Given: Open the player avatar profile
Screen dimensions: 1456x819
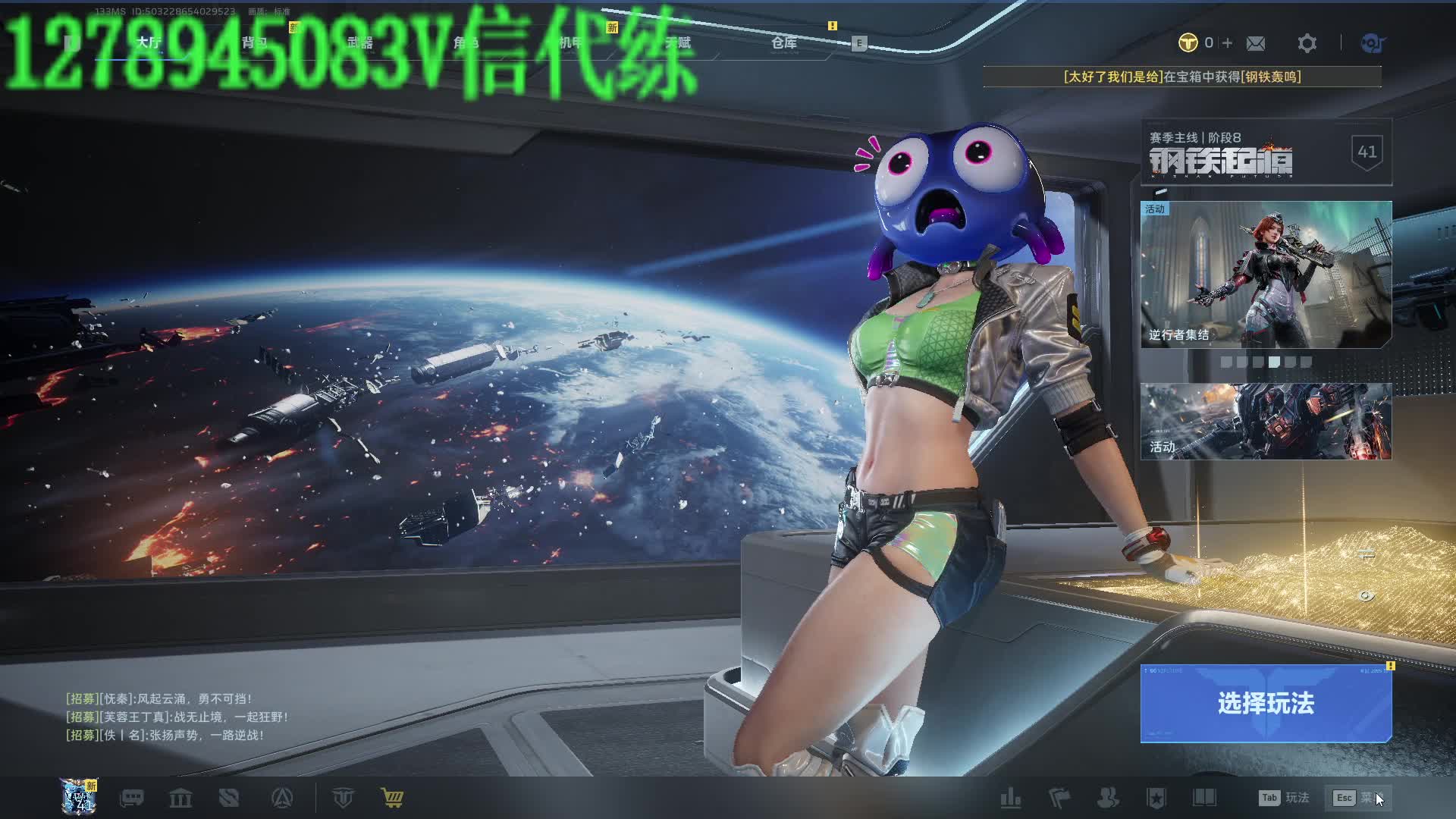Looking at the screenshot, I should coord(79,797).
